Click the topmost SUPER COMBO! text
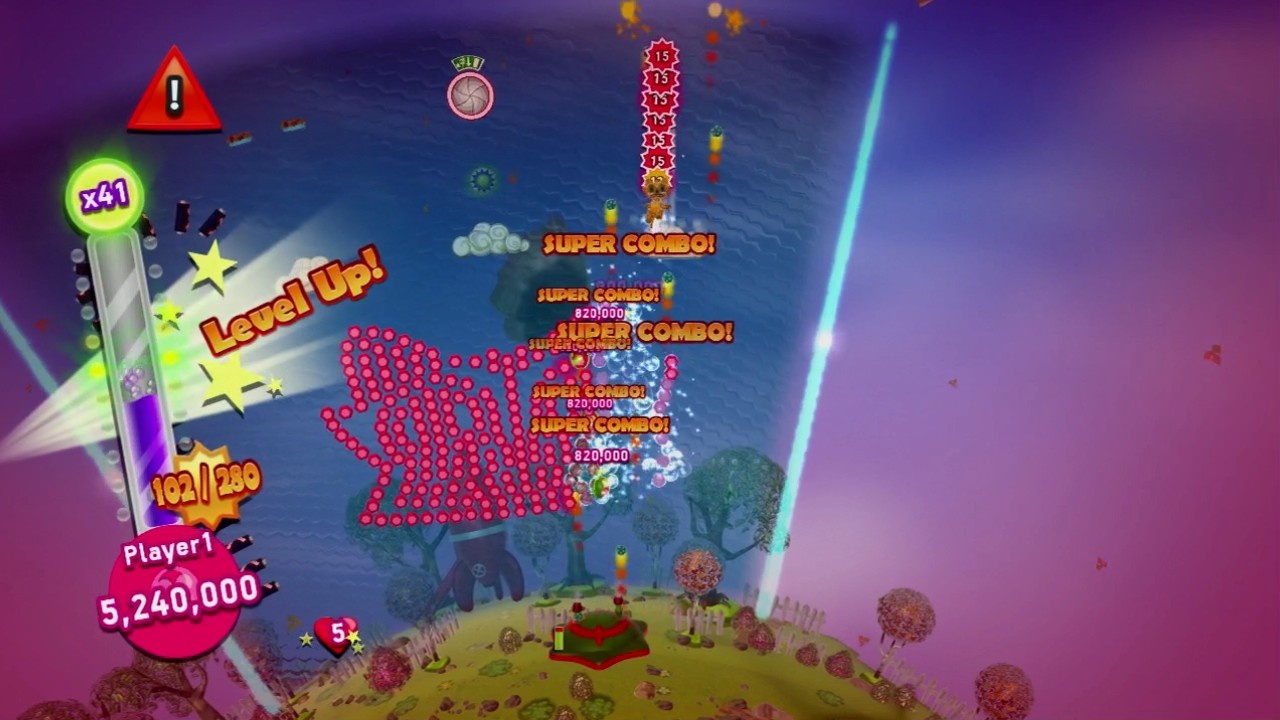The height and width of the screenshot is (720, 1280). (628, 245)
